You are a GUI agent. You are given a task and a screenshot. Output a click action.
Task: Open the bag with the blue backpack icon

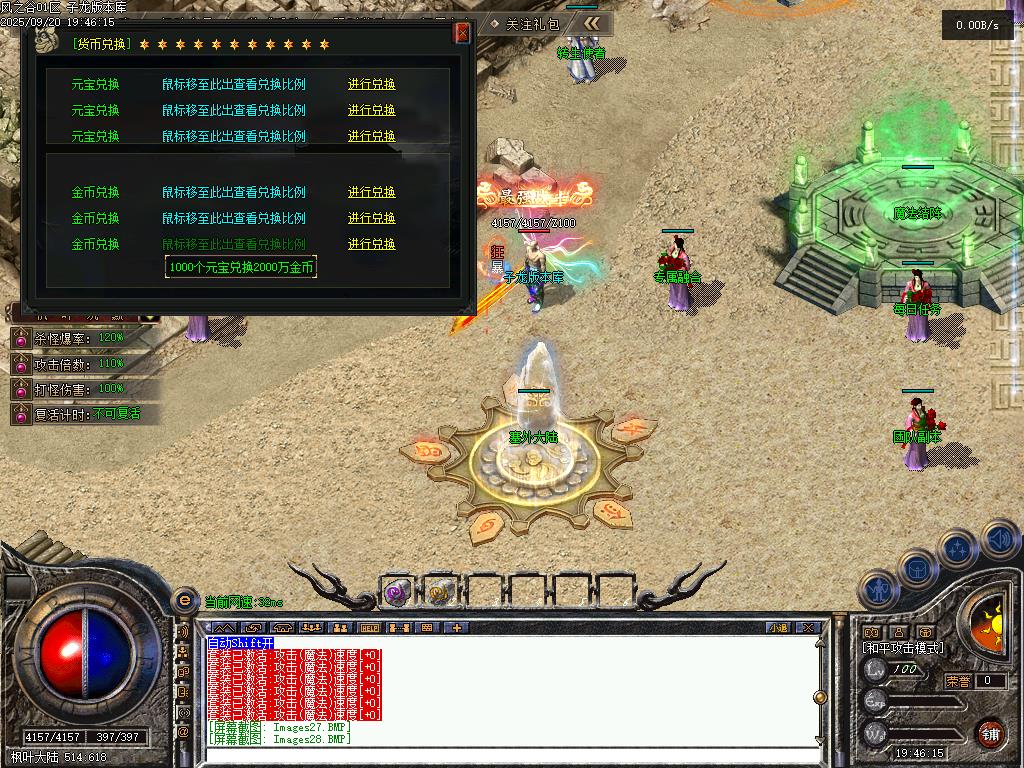pos(918,569)
